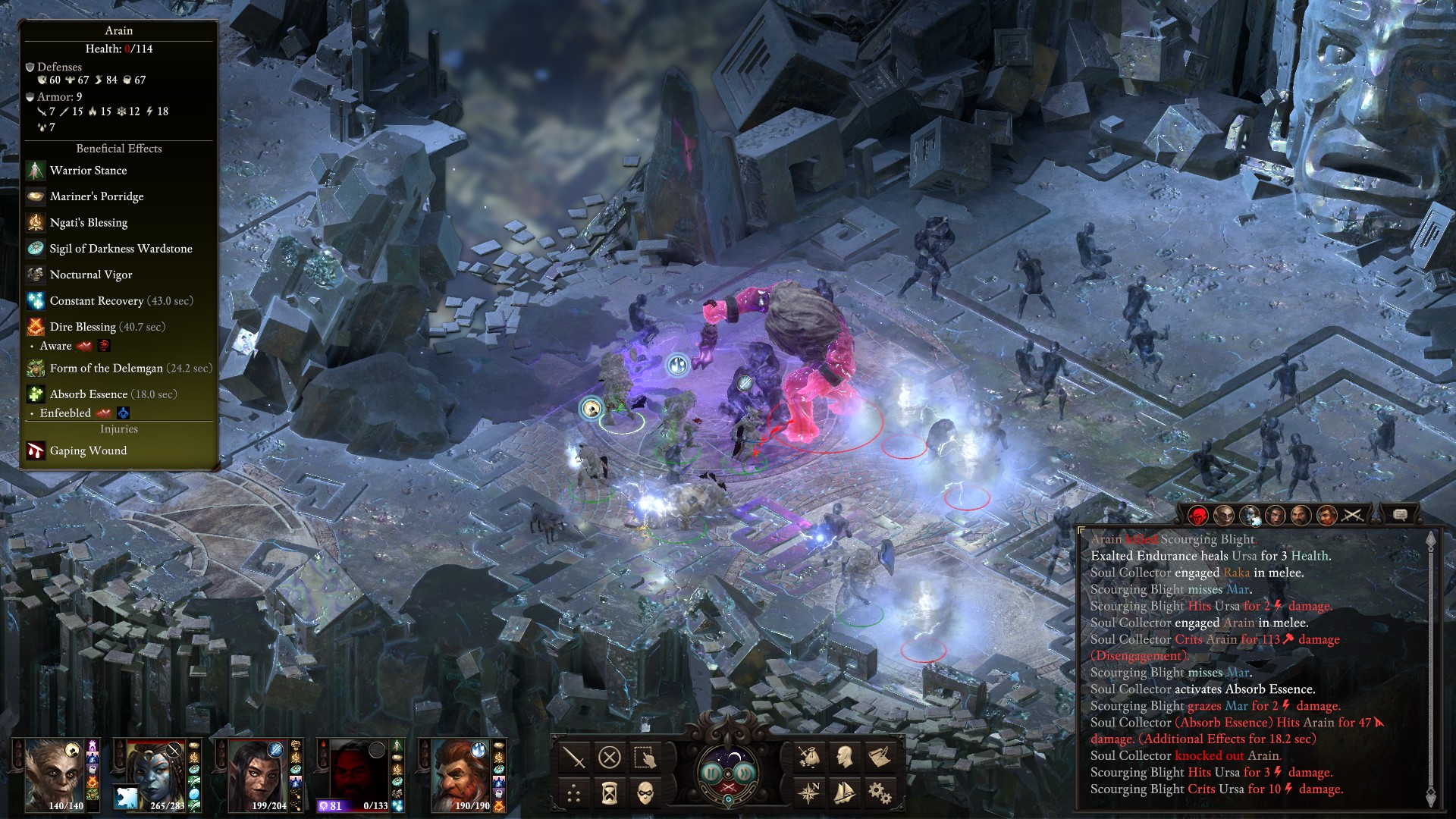Pick the red-bearded dwarf portrait

coord(461,773)
